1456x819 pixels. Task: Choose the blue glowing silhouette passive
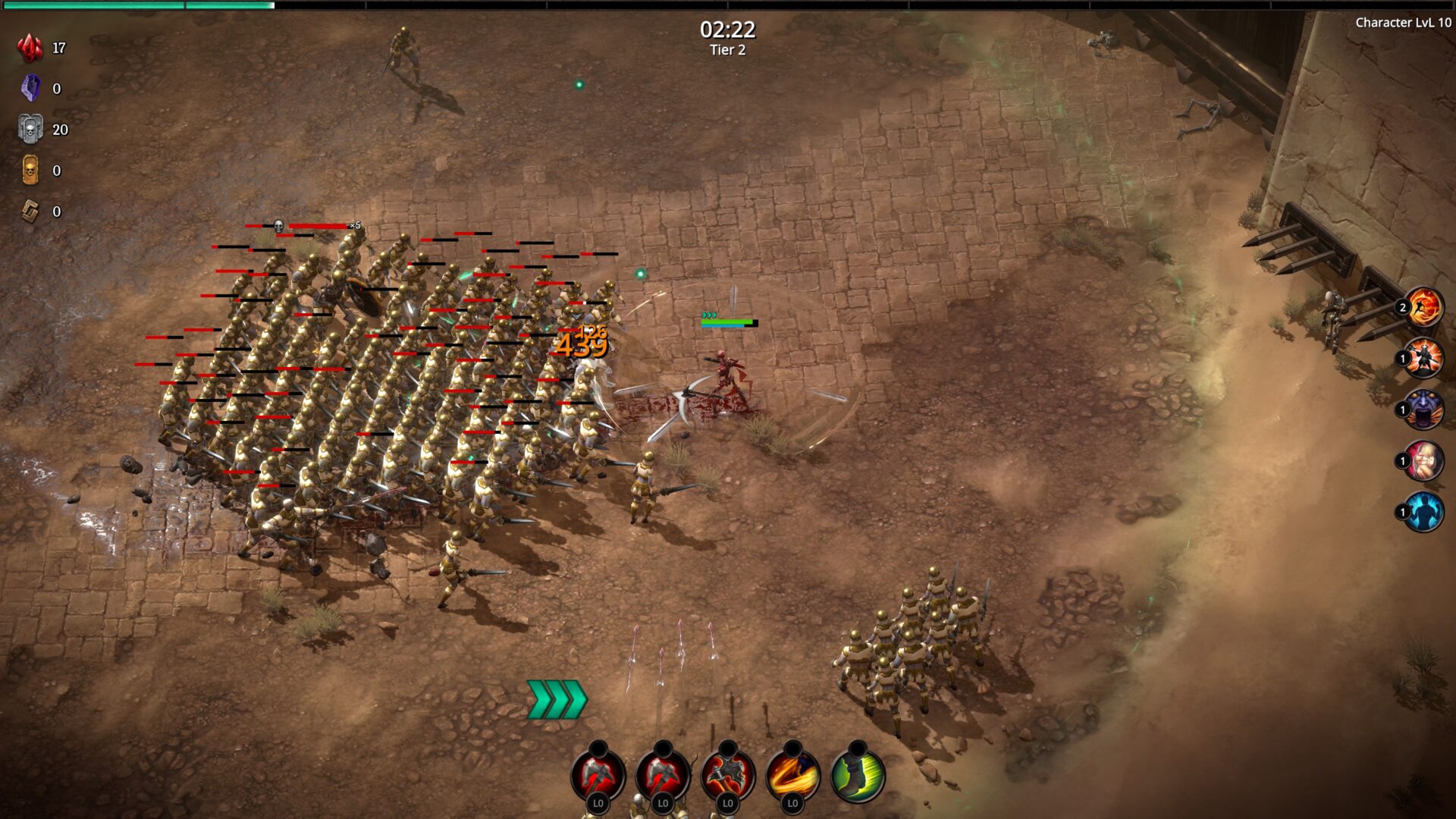(x=1423, y=512)
